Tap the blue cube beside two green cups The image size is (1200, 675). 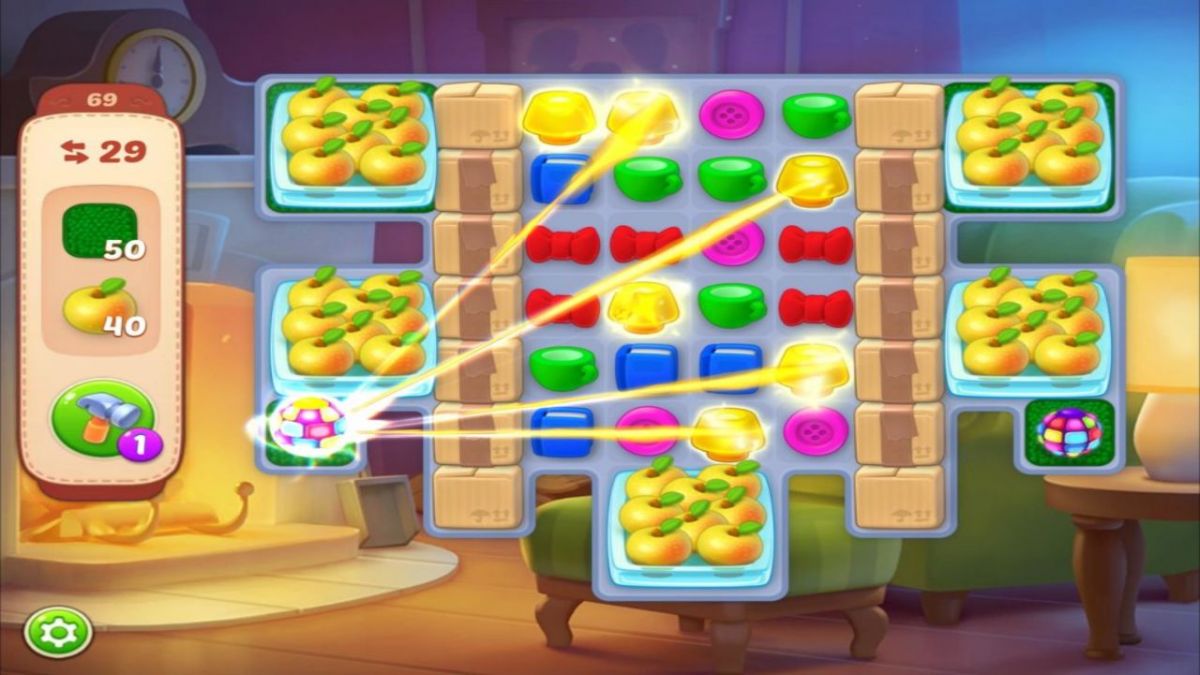[x=561, y=179]
